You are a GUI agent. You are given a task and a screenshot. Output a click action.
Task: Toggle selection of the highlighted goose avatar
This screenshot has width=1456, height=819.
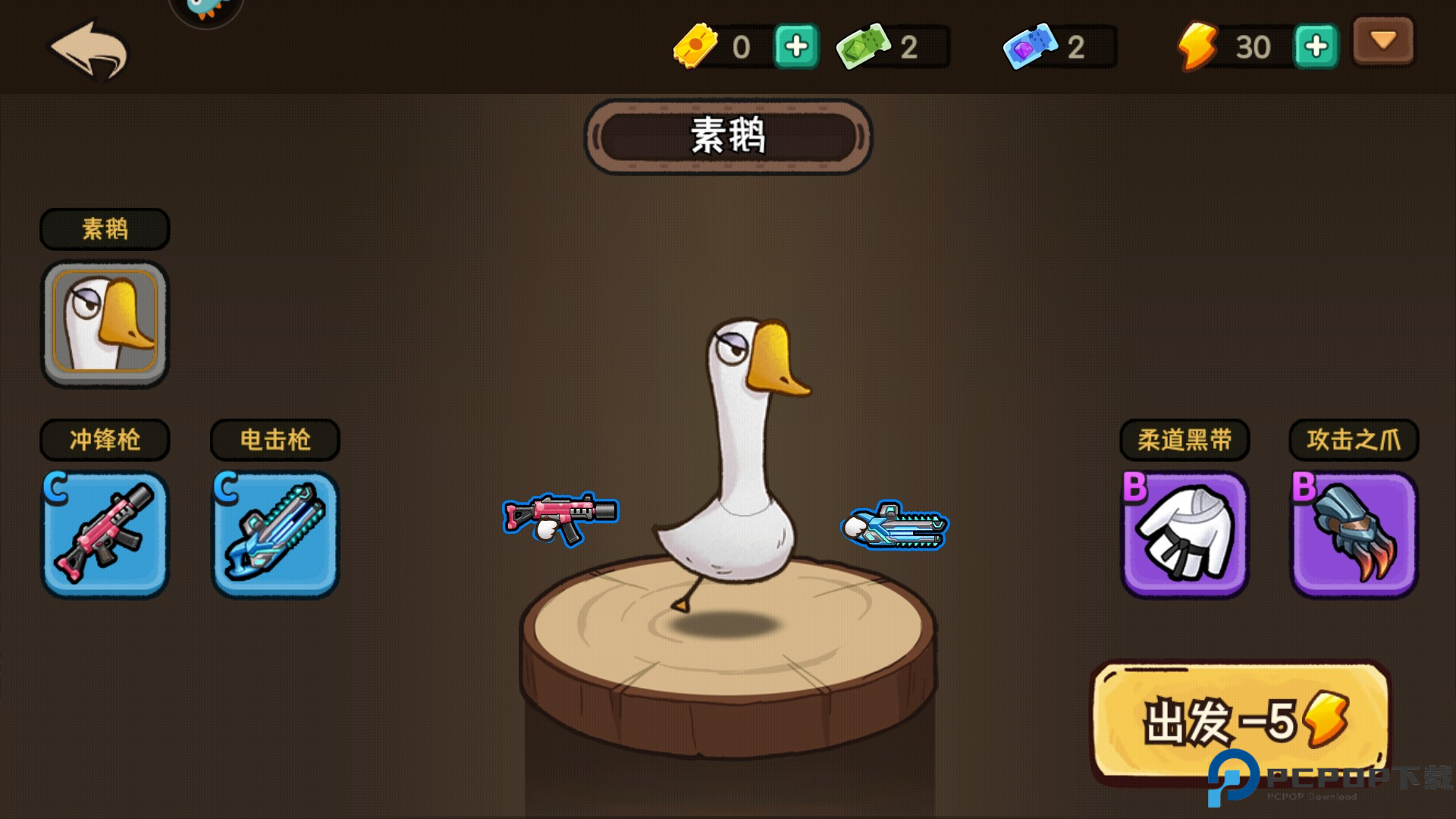(104, 322)
